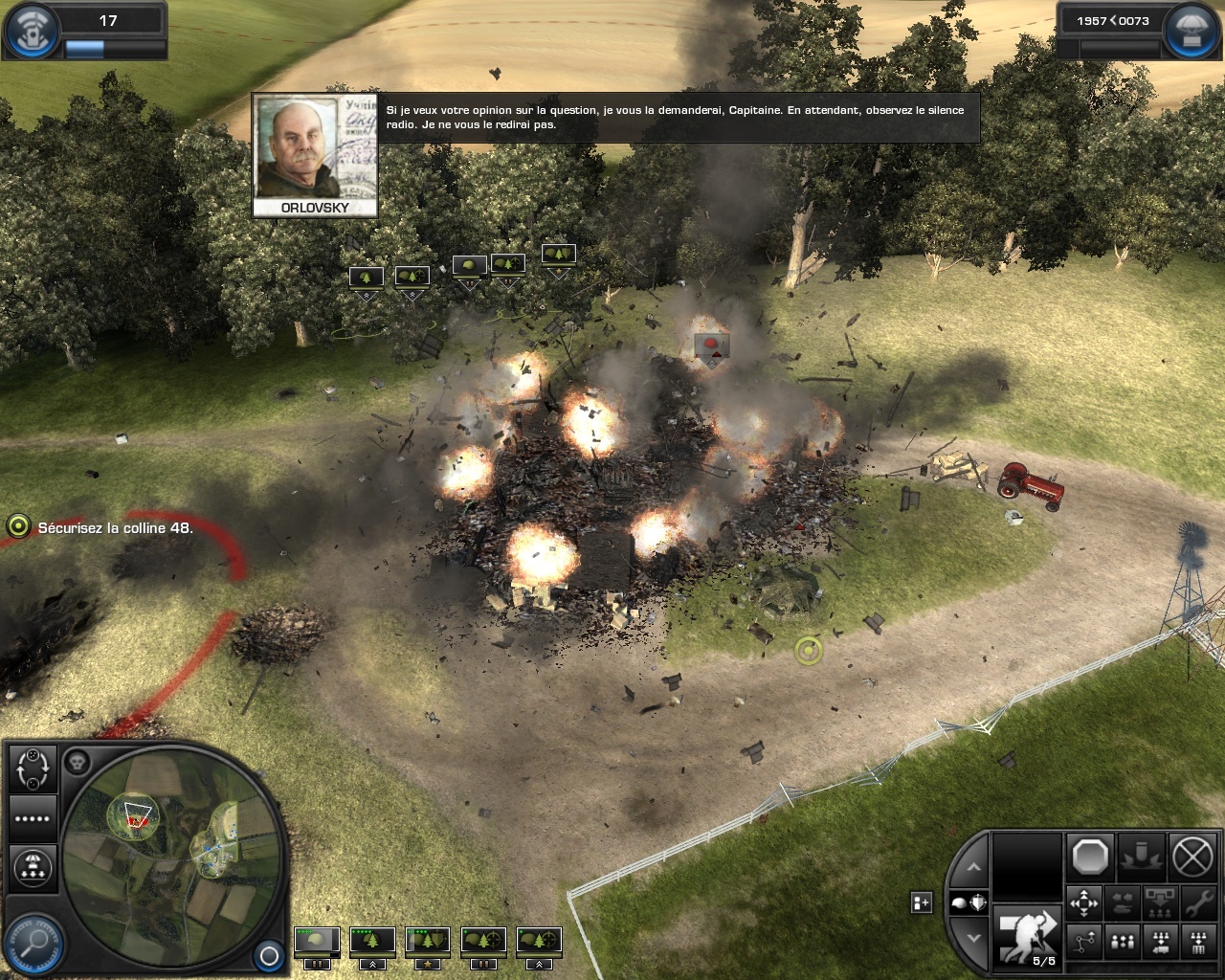
Task: Click the five-dots button beside minimap
Action: coord(33,818)
